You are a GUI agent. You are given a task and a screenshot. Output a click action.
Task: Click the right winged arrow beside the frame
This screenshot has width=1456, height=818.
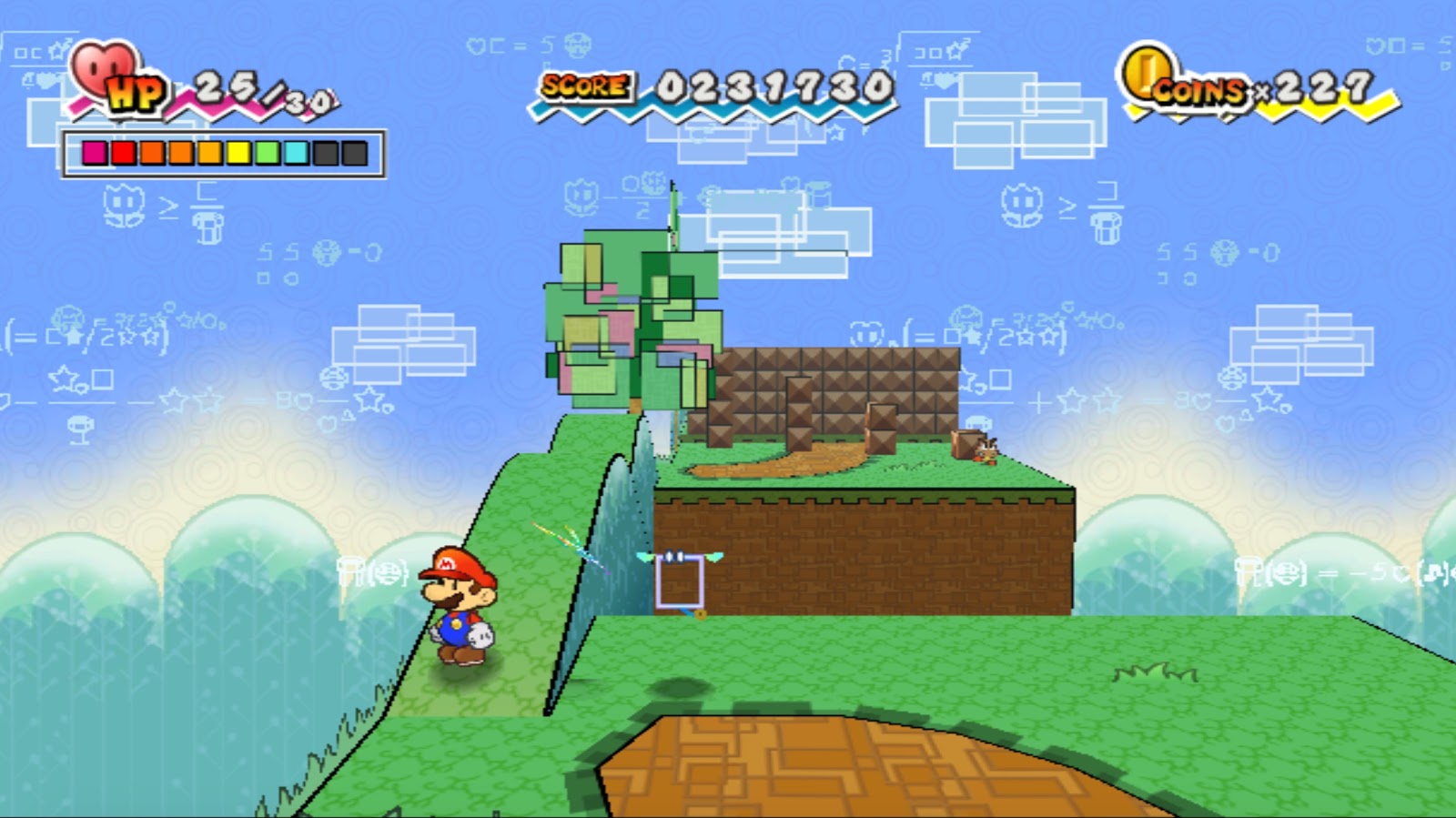[716, 557]
